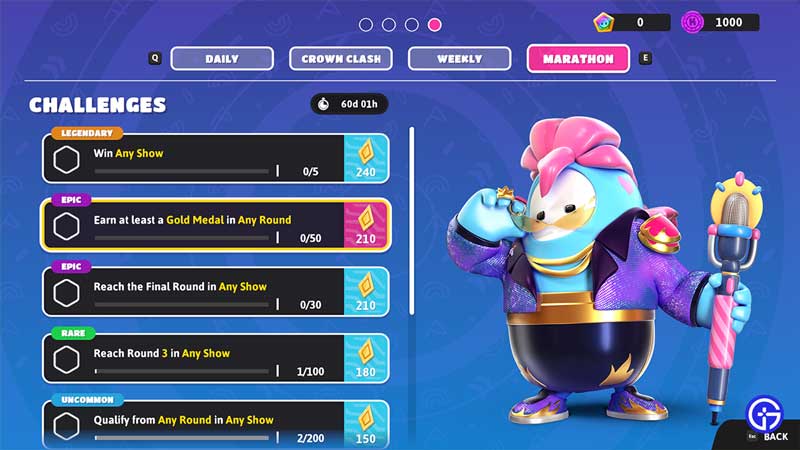
Task: Click the challenges list scrollbar
Action: pyautogui.click(x=412, y=220)
